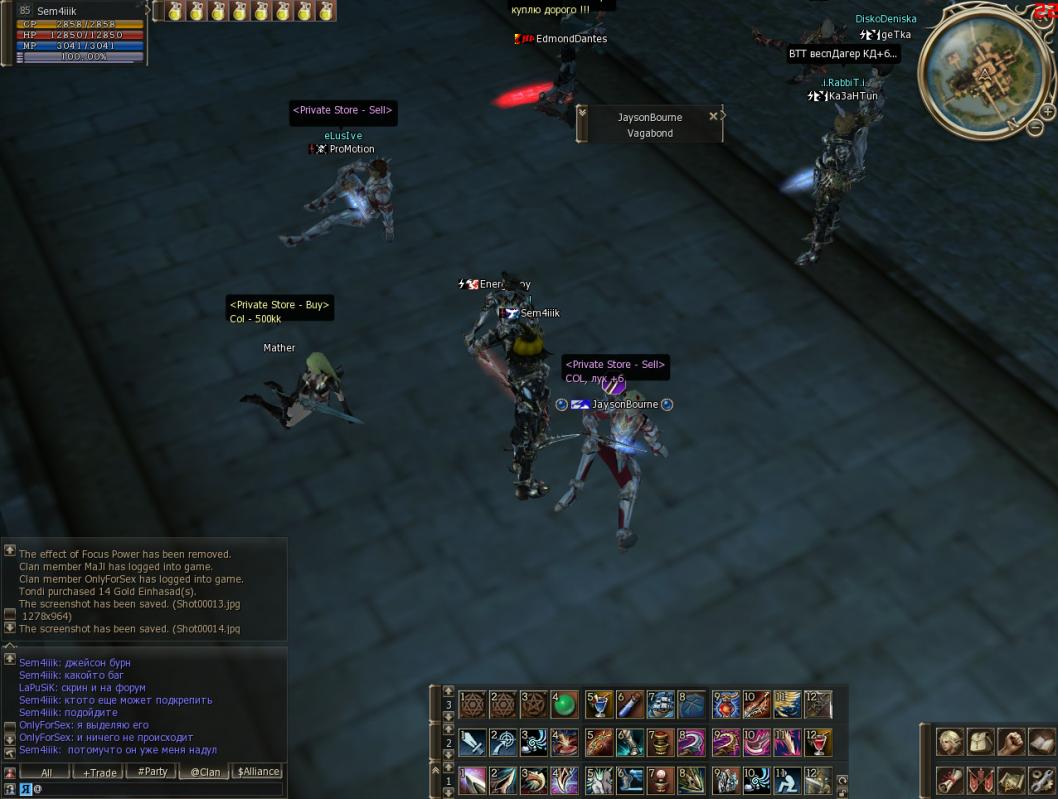Image resolution: width=1058 pixels, height=799 pixels.
Task: Open the book icon in system menu
Action: (x=1041, y=742)
